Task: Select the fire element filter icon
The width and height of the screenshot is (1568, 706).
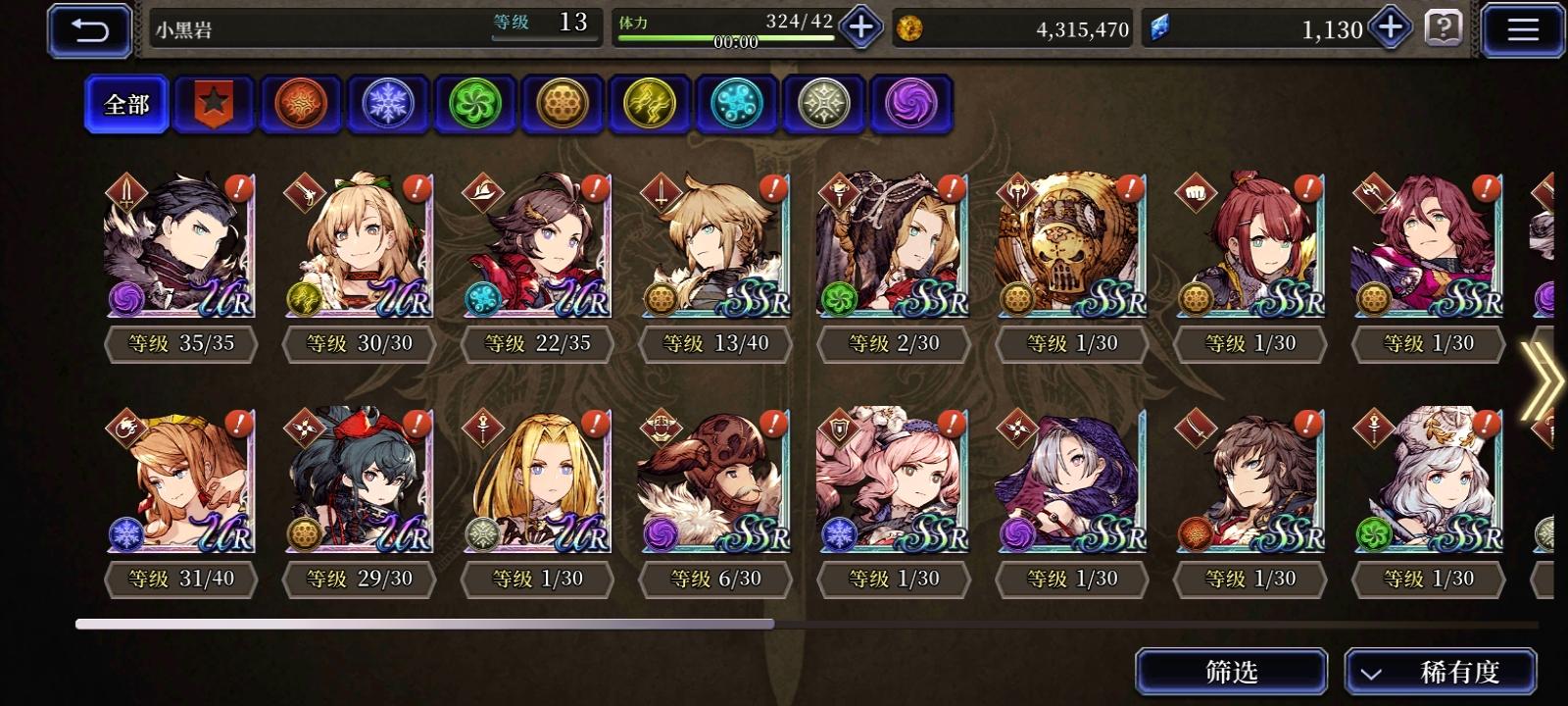Action: click(x=302, y=104)
